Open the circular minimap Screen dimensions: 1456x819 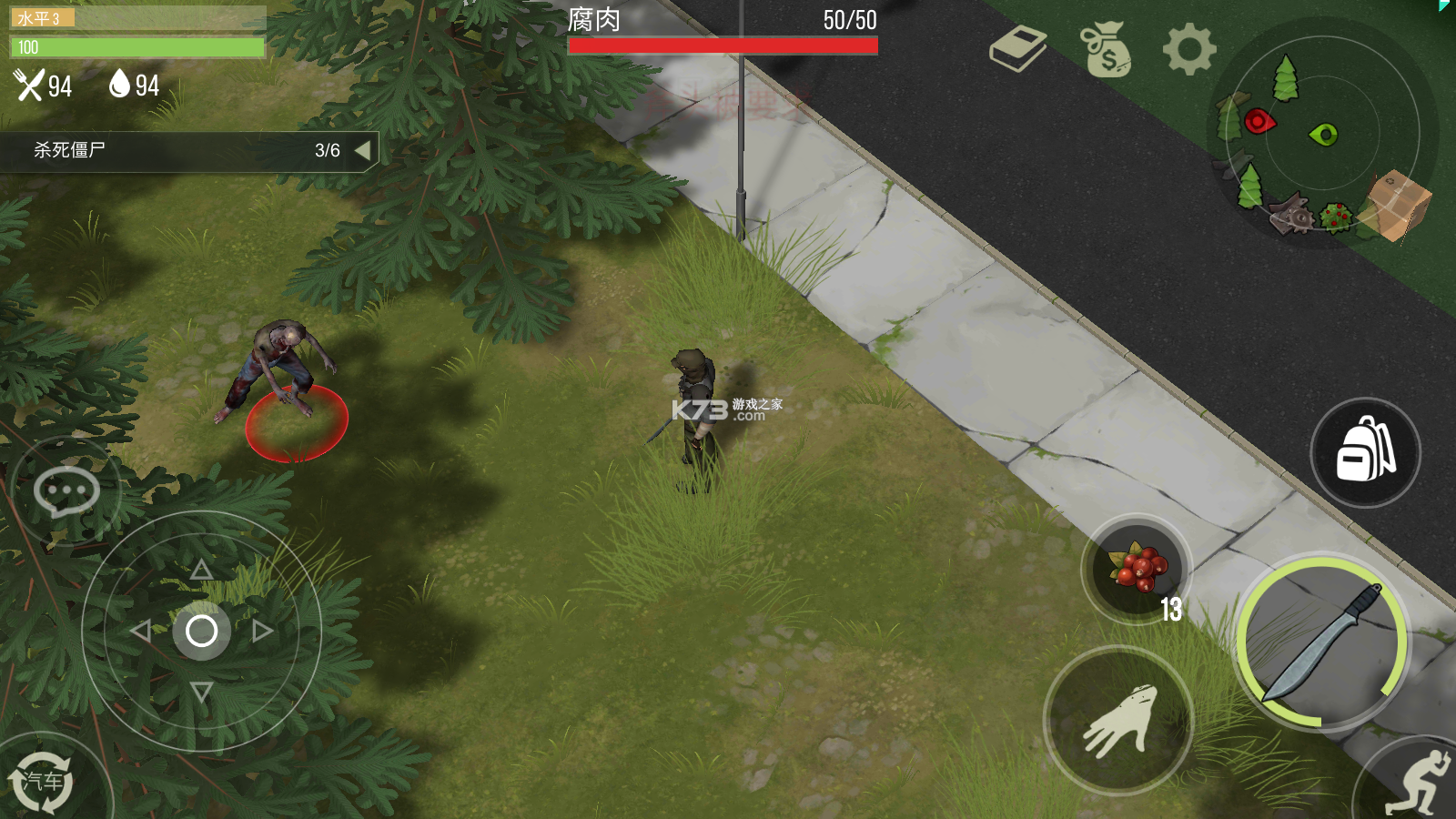coord(1323,133)
